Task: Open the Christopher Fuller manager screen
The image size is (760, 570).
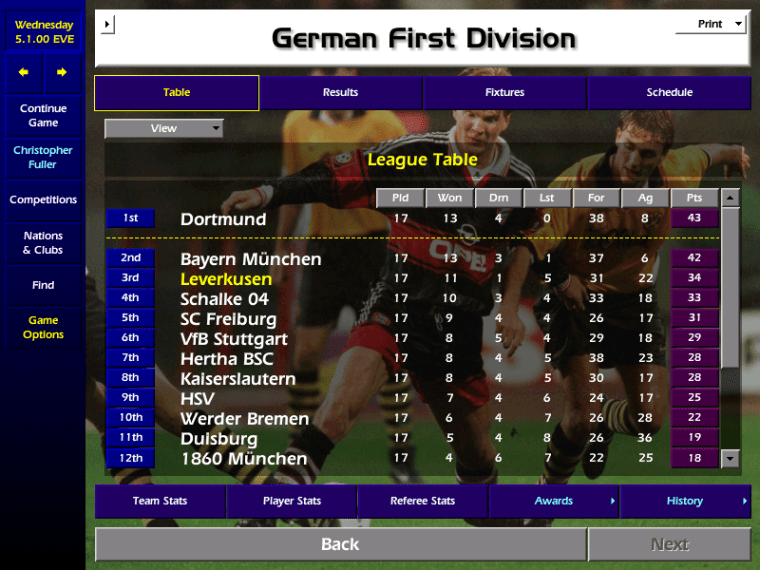Action: pyautogui.click(x=43, y=158)
